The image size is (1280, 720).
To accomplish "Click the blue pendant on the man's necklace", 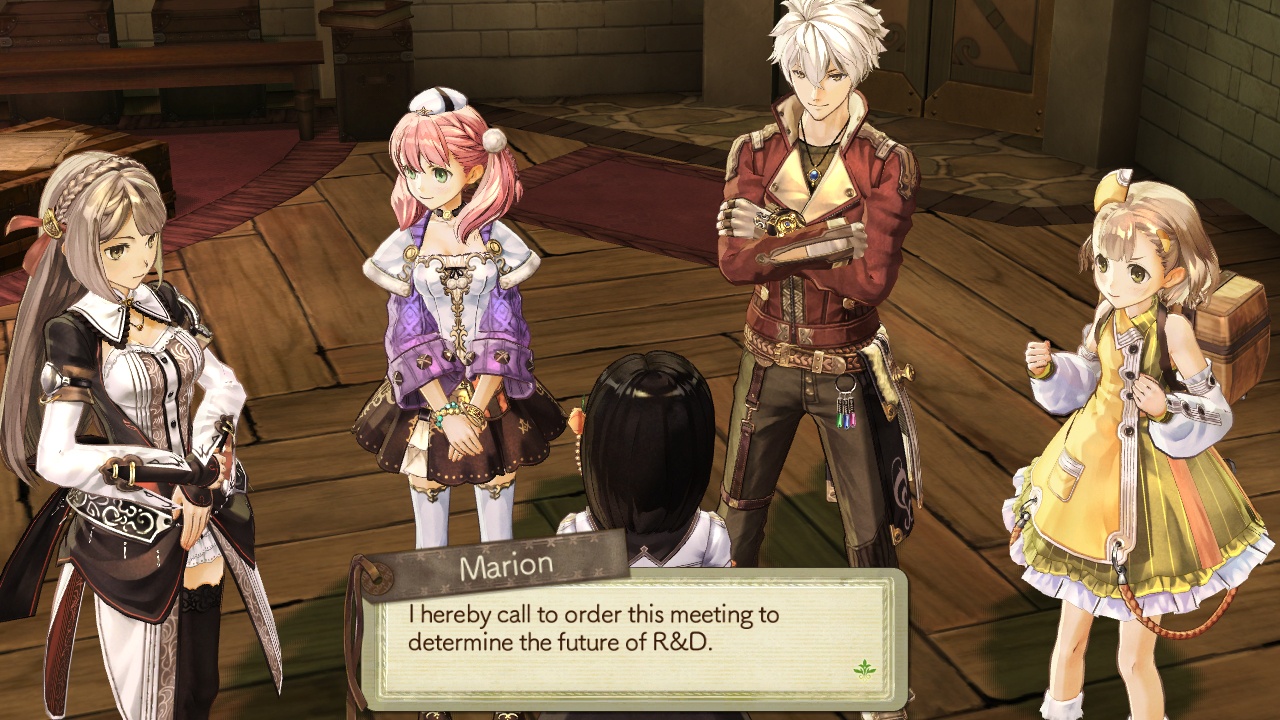I will 816,175.
